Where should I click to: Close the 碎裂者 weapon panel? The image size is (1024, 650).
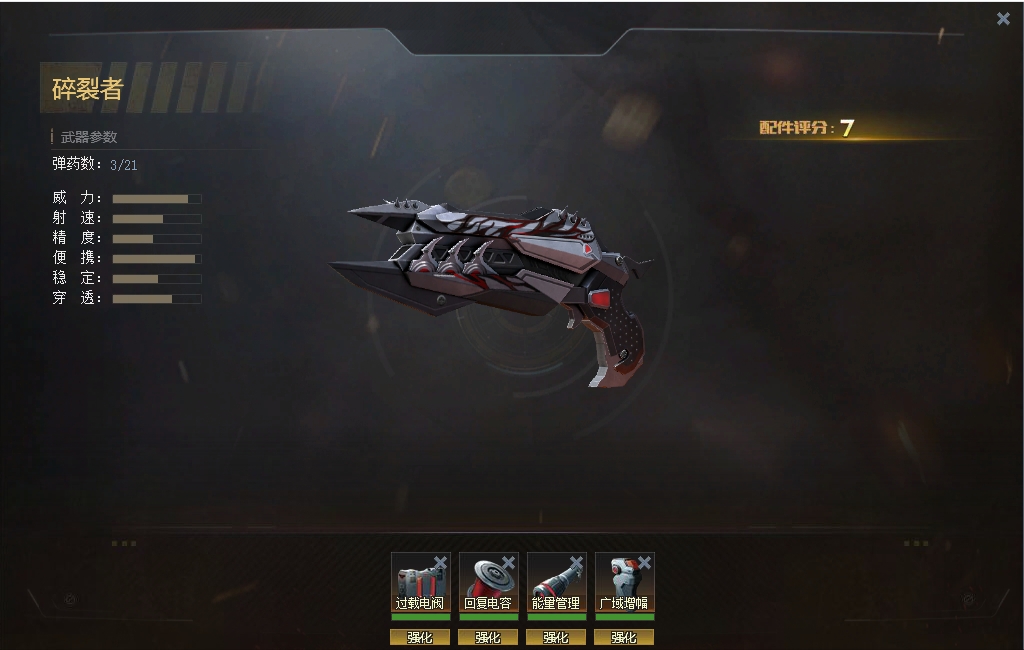point(1003,19)
